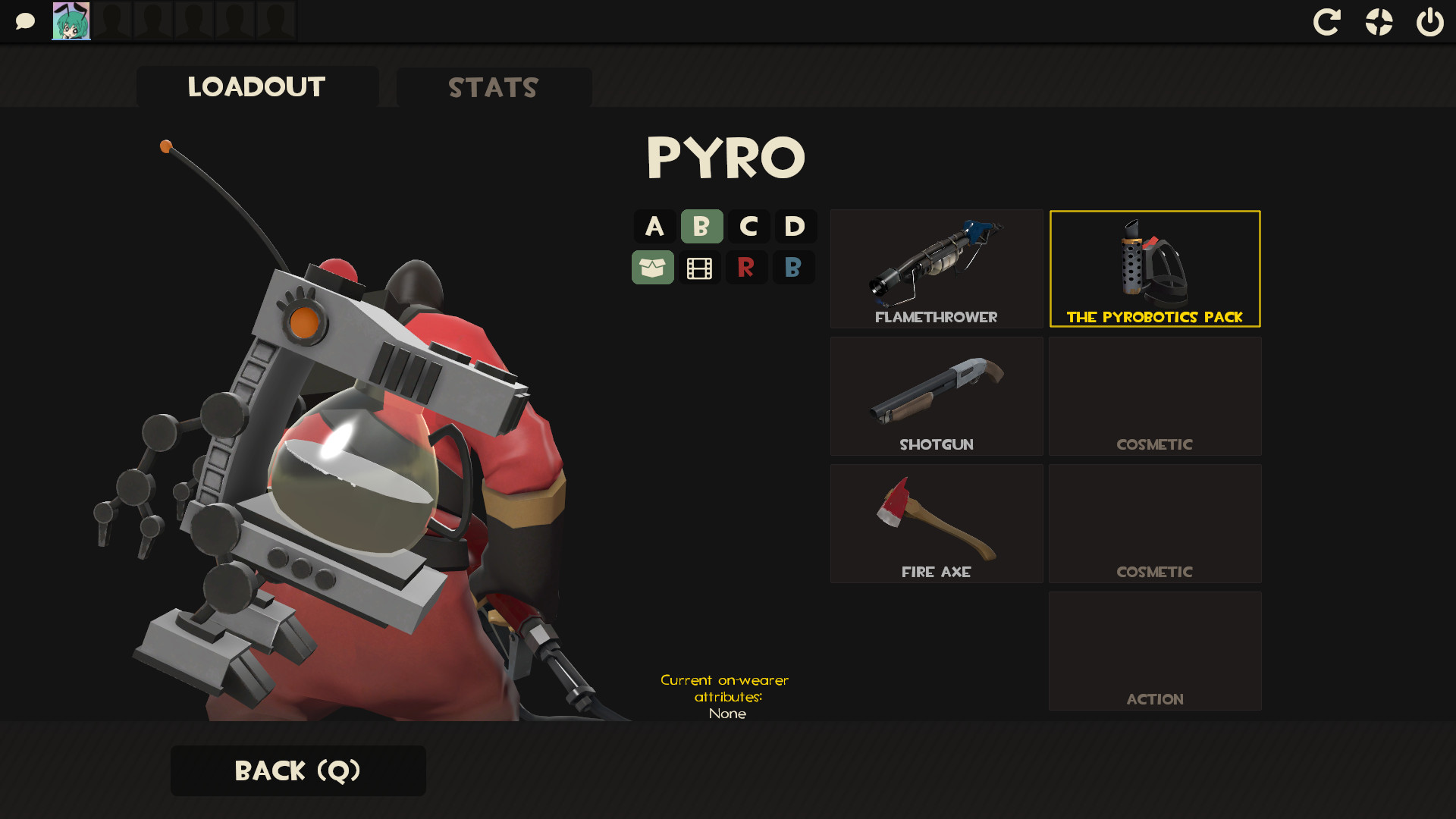Switch character preview to BLU team
This screenshot has height=819, width=1456.
tap(794, 267)
